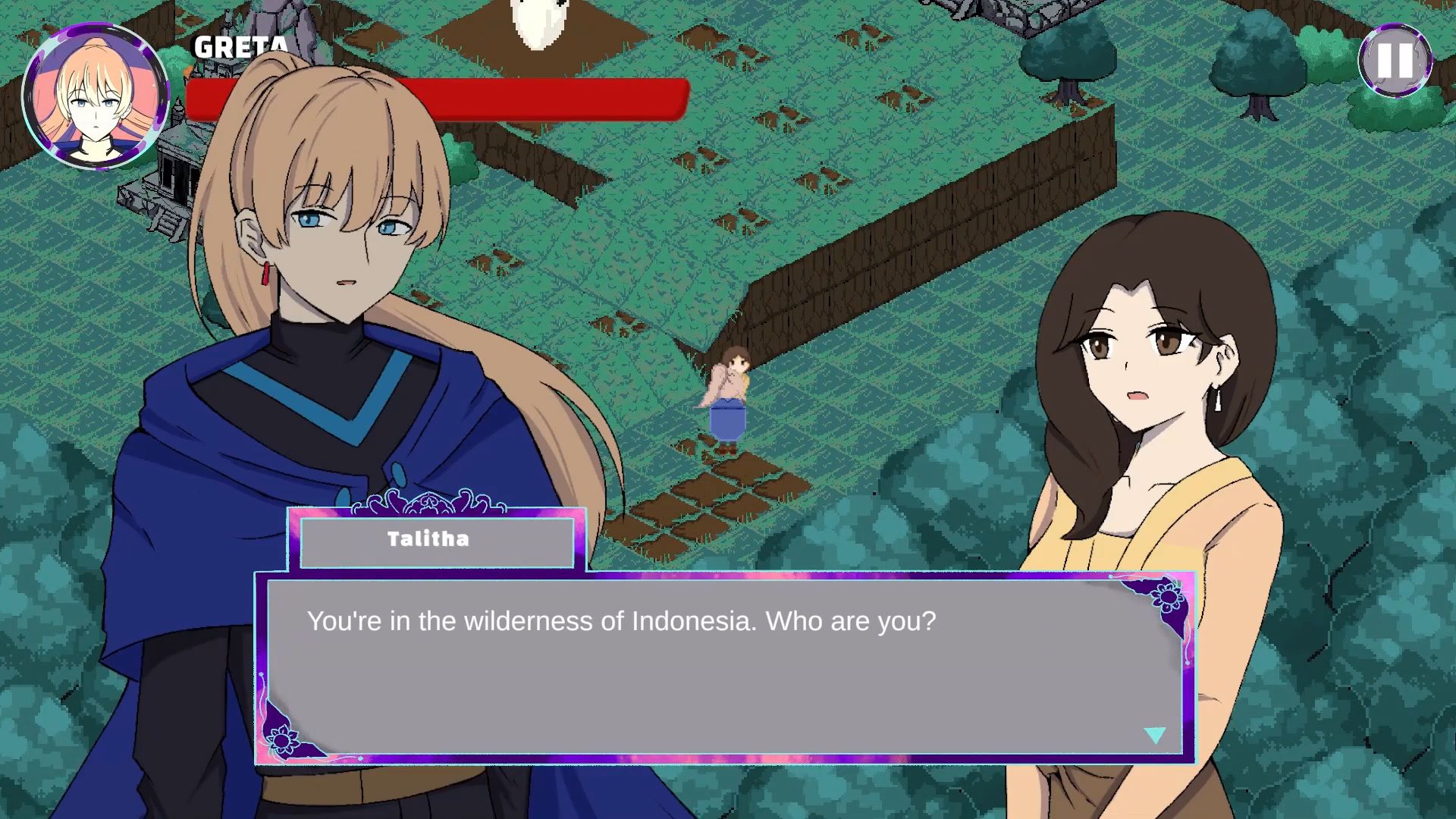Image resolution: width=1456 pixels, height=819 pixels.
Task: Advance dialogue with the cyan arrow
Action: point(1154,735)
